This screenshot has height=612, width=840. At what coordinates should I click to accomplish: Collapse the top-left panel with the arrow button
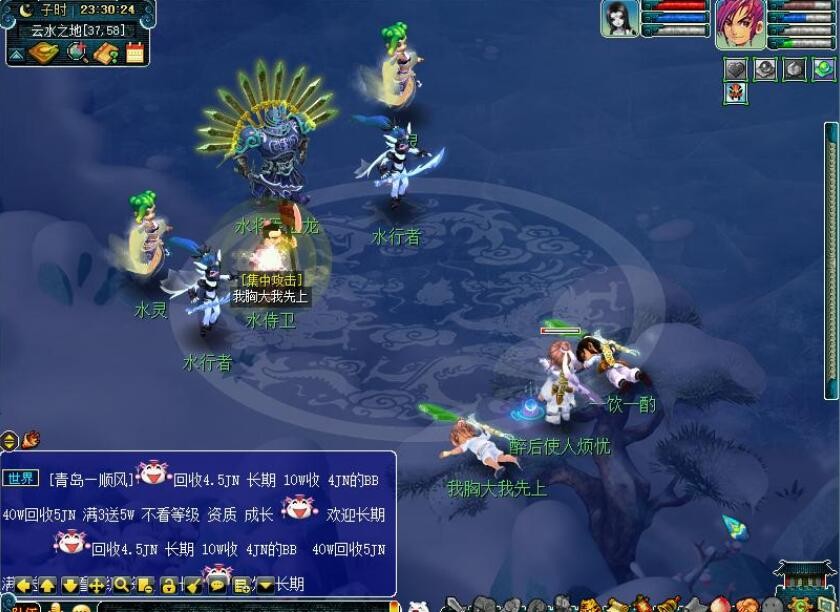click(x=16, y=55)
